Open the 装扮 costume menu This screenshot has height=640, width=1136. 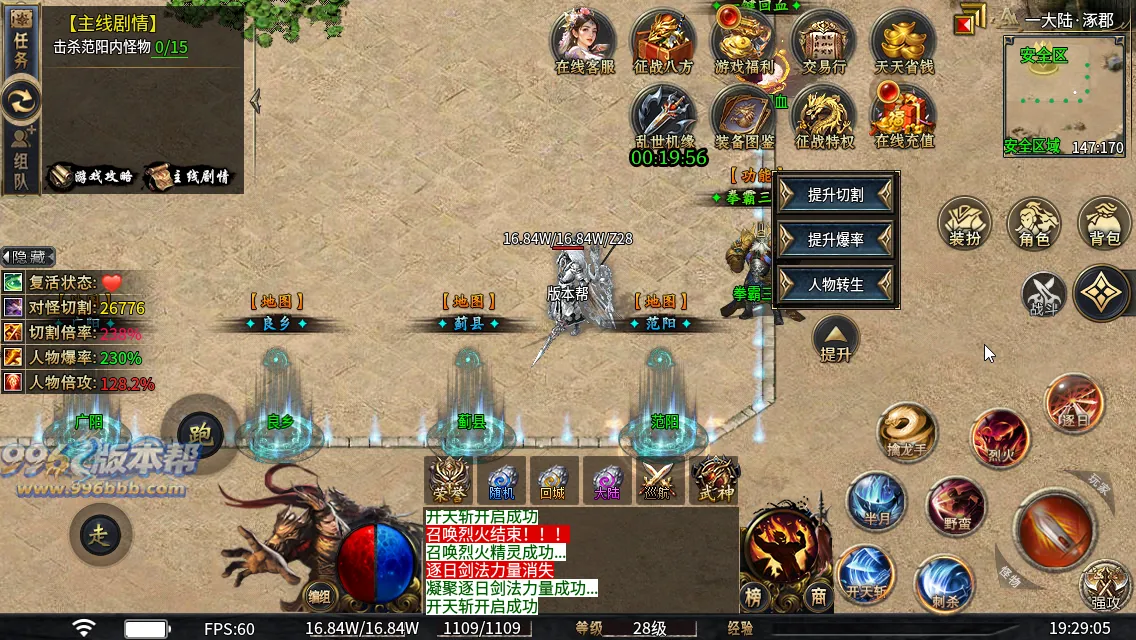(x=964, y=223)
